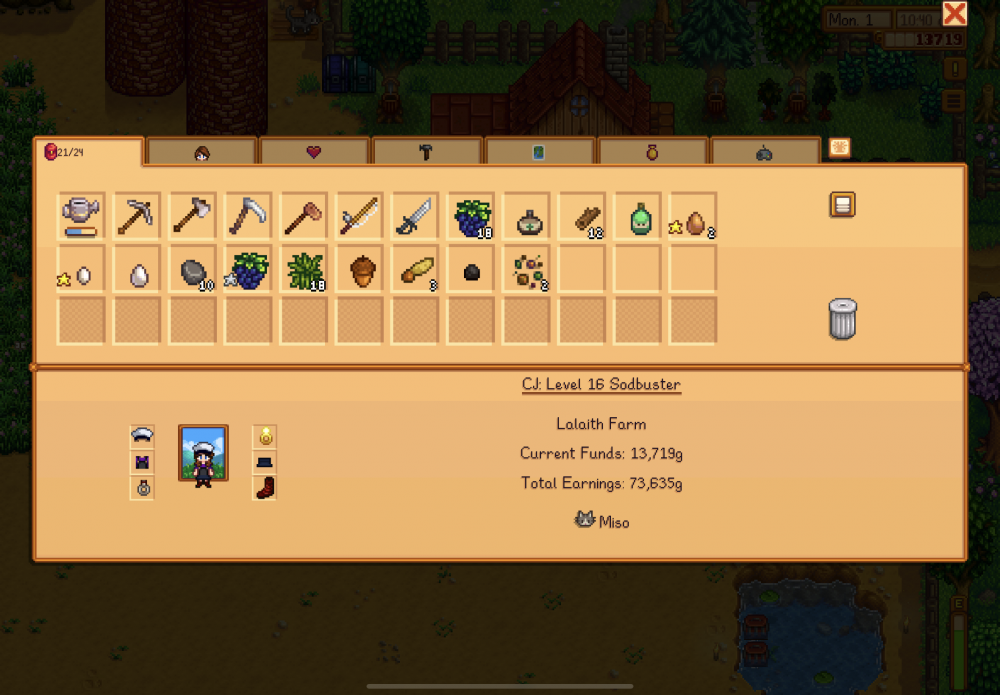Click the equipped red boots slot

tap(264, 488)
